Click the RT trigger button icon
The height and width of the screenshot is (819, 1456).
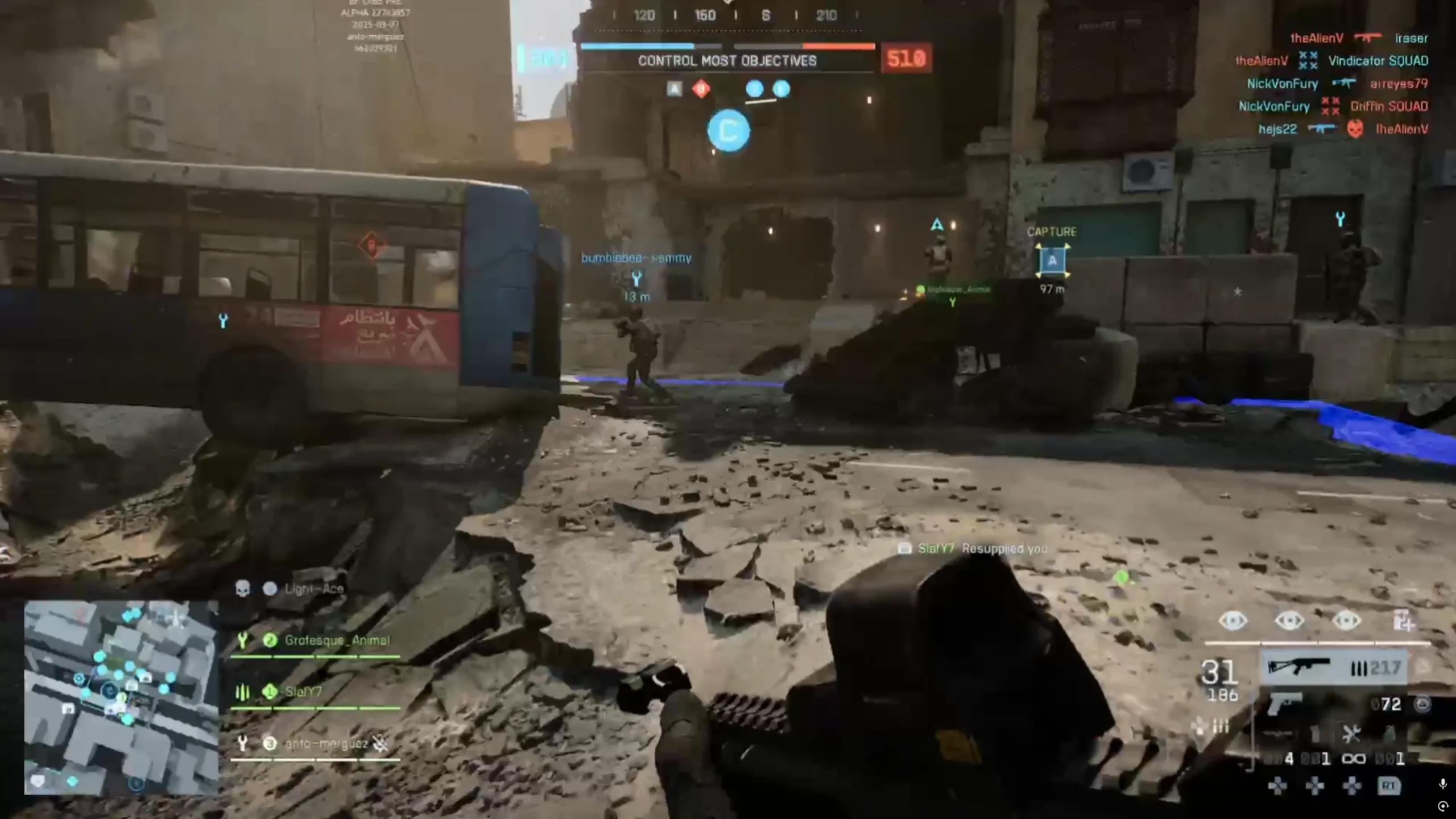1388,786
